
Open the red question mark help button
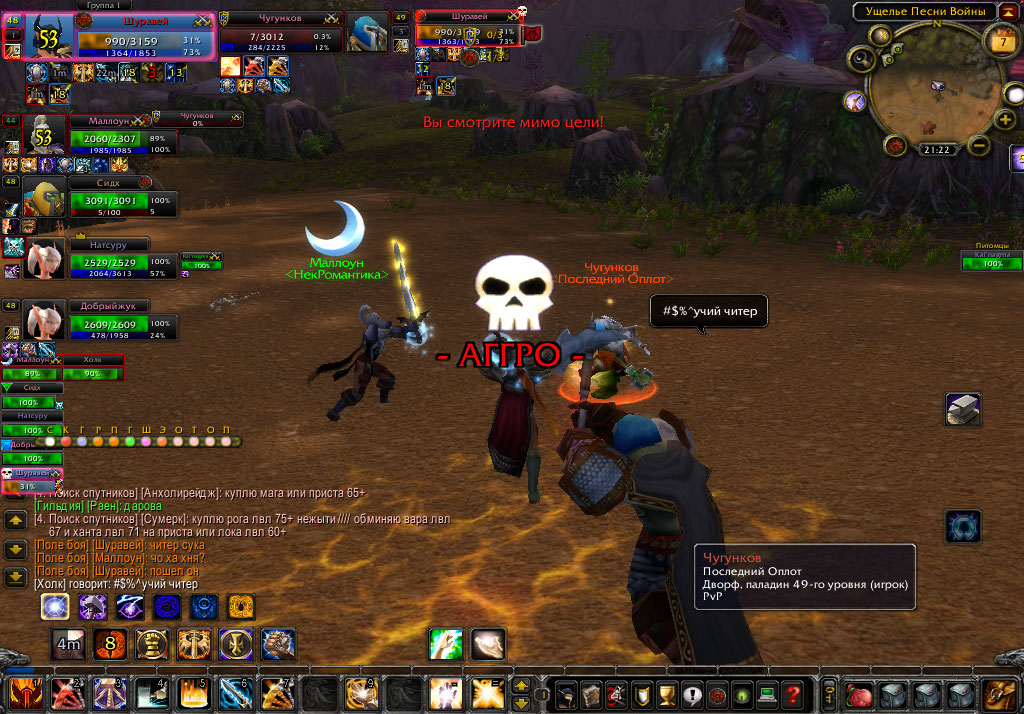[792, 693]
